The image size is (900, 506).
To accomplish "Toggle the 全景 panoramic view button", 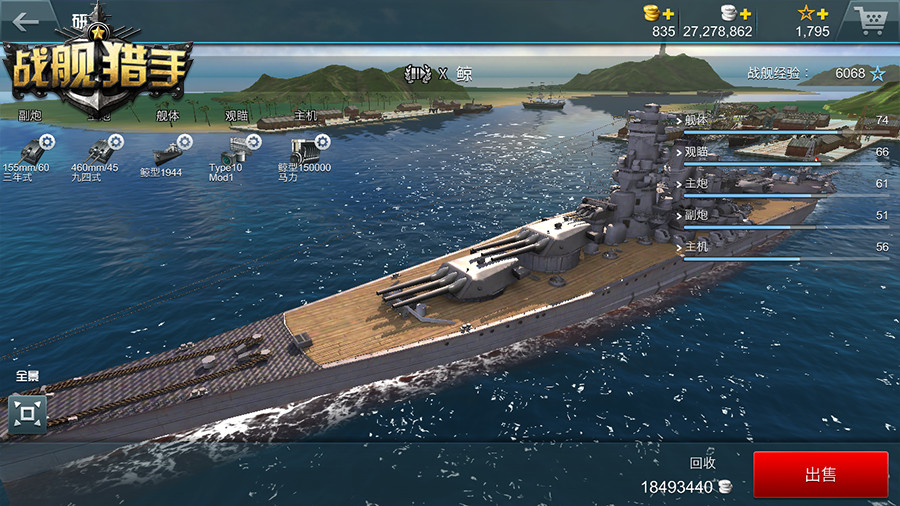I will tap(27, 413).
